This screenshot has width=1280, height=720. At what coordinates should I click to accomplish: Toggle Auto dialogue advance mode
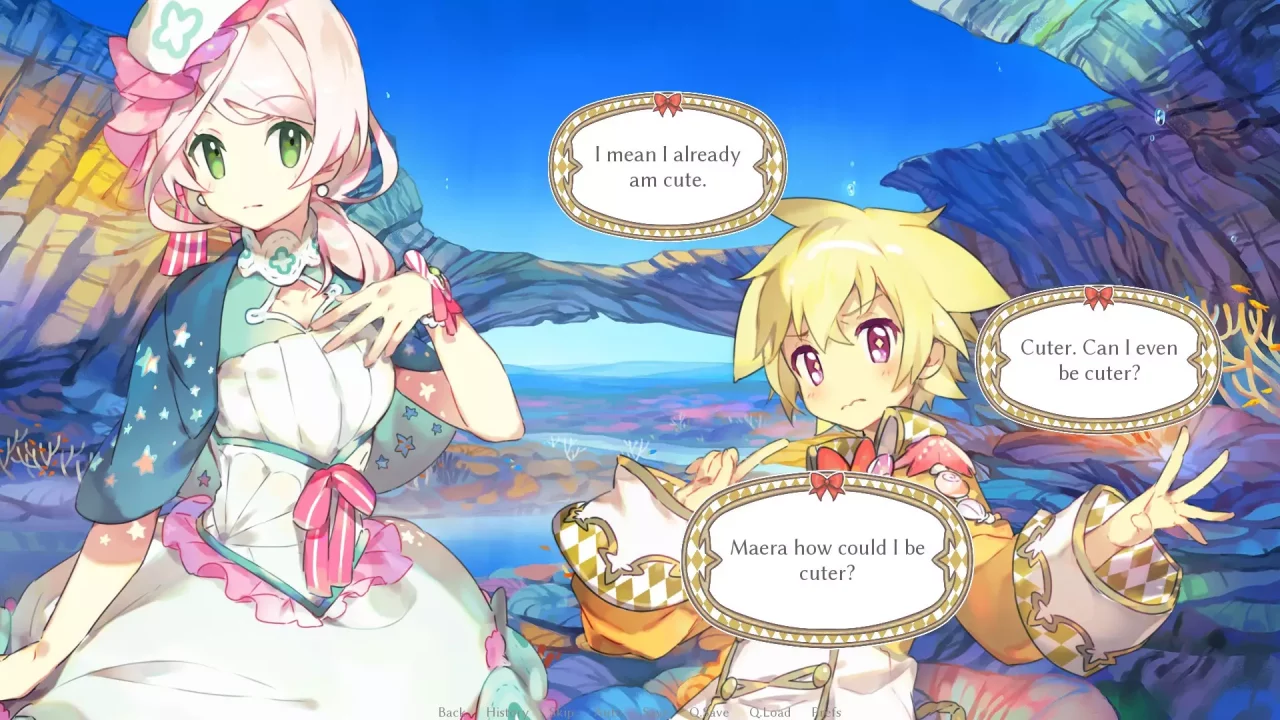(612, 712)
